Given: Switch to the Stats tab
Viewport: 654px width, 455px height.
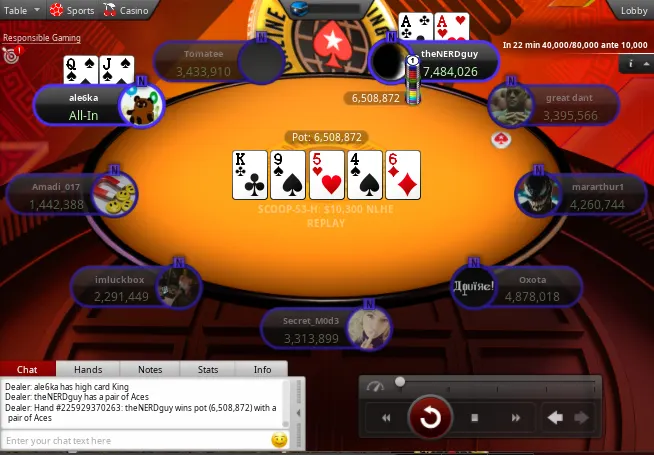Looking at the screenshot, I should (208, 369).
